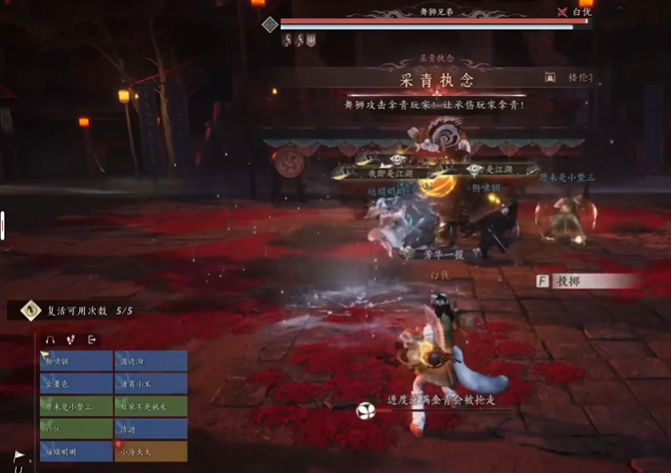671x473 pixels.
Task: Open the team formation icon above the raid list
Action: click(69, 339)
